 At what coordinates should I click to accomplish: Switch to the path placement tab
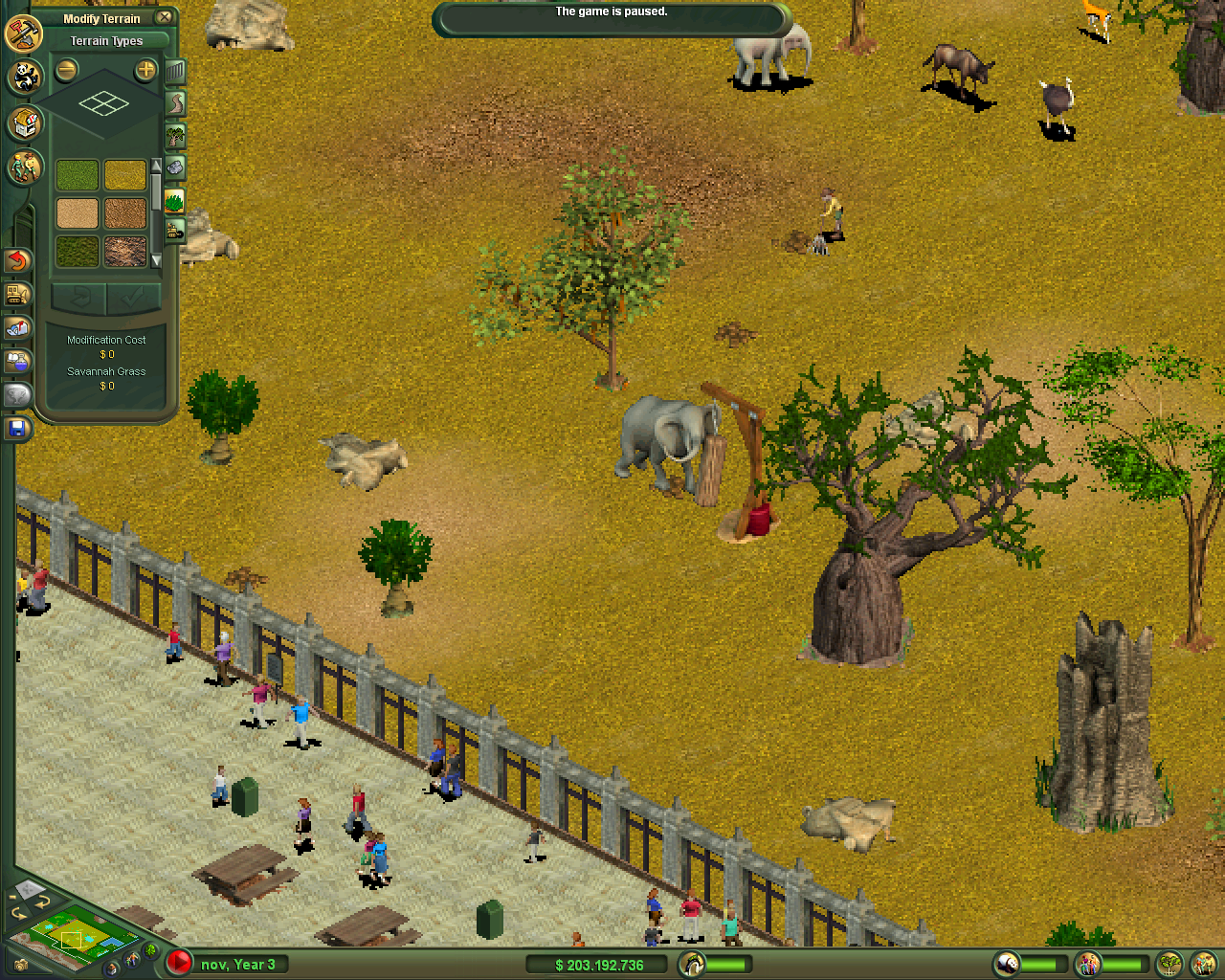pos(174,102)
